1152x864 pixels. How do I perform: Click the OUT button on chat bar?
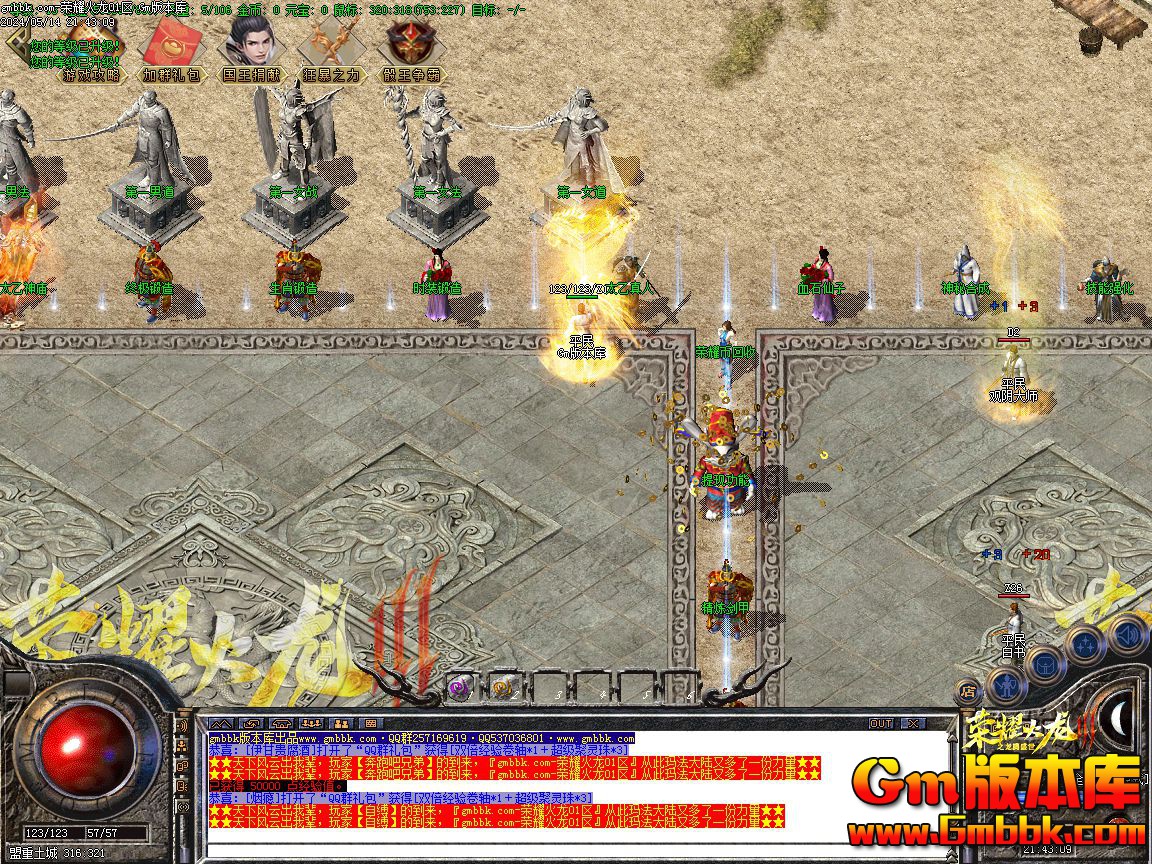(881, 723)
